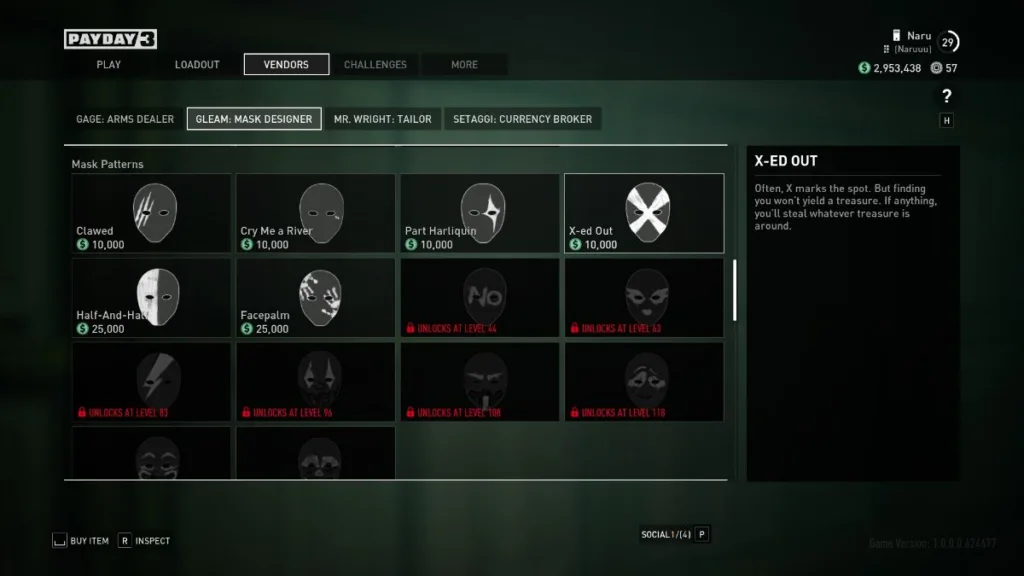Select the Vendors tab

[x=286, y=65]
